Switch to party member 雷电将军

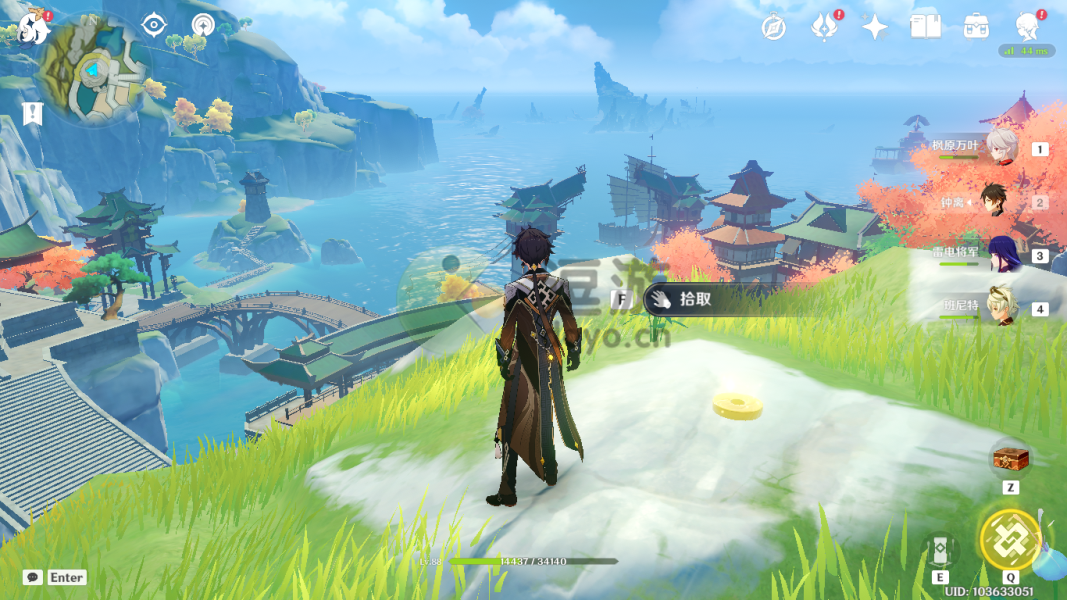[x=1001, y=255]
